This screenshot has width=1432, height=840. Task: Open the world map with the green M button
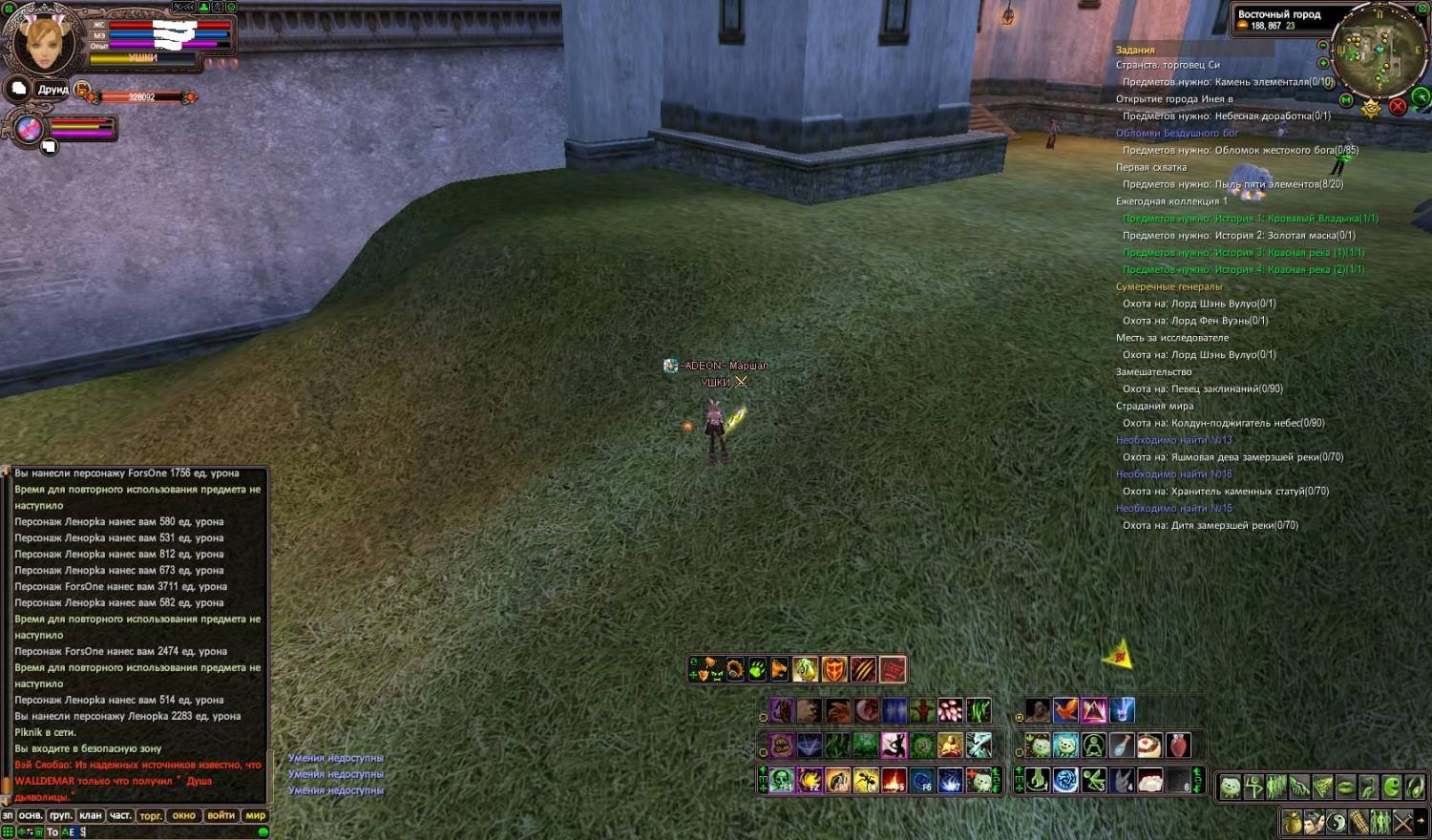click(1346, 100)
